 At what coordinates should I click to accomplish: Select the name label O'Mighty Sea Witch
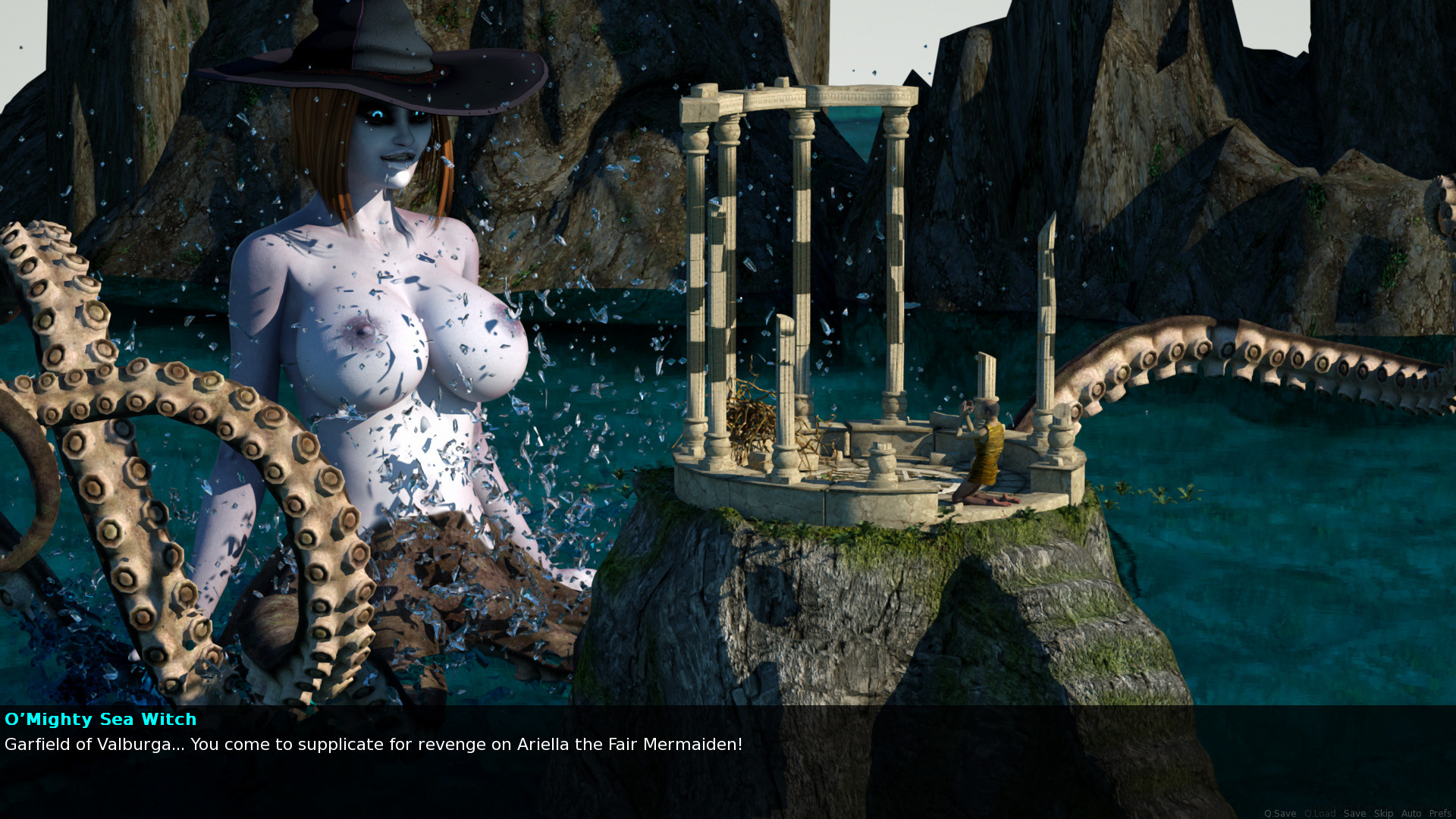pos(101,720)
